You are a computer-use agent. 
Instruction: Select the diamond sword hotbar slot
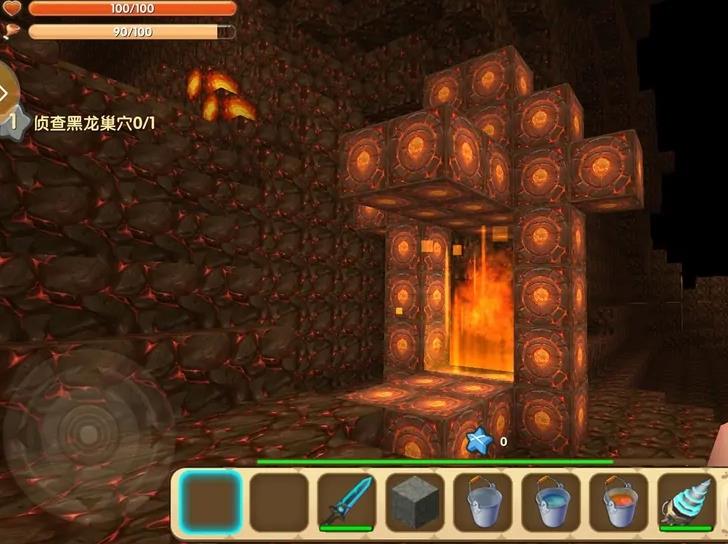tap(346, 502)
